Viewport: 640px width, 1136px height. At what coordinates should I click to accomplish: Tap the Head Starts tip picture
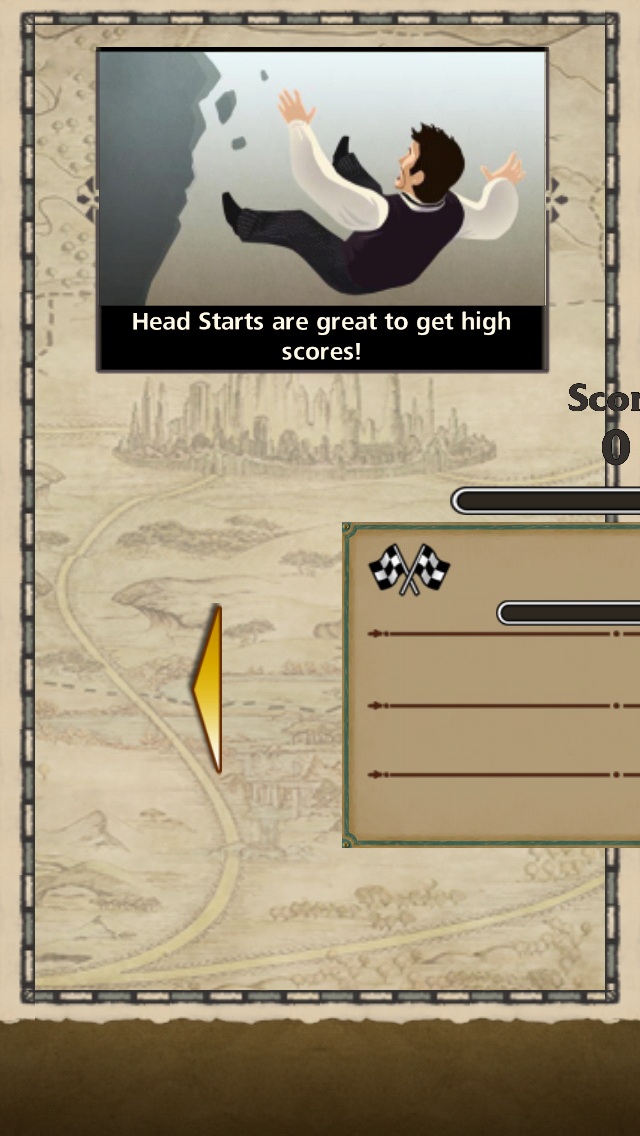[x=322, y=180]
